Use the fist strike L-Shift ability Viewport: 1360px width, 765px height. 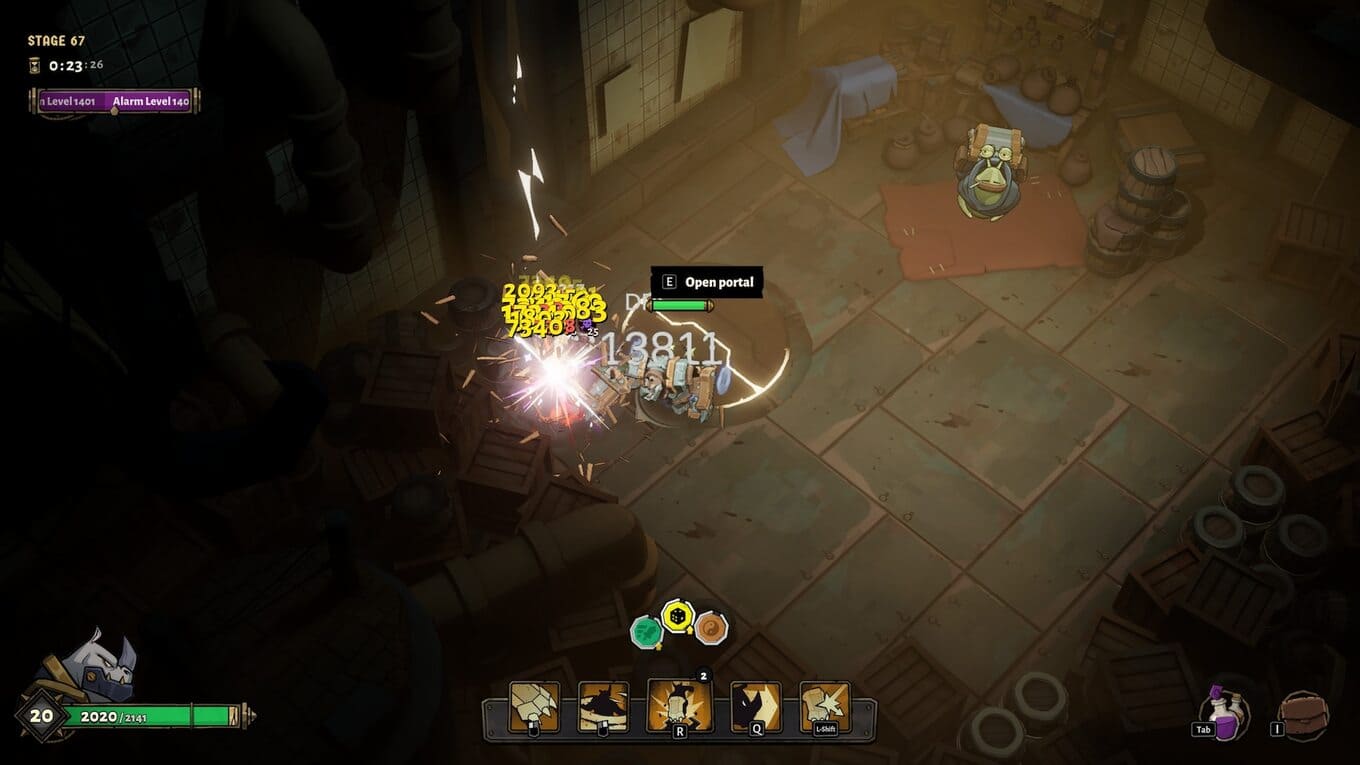coord(825,706)
